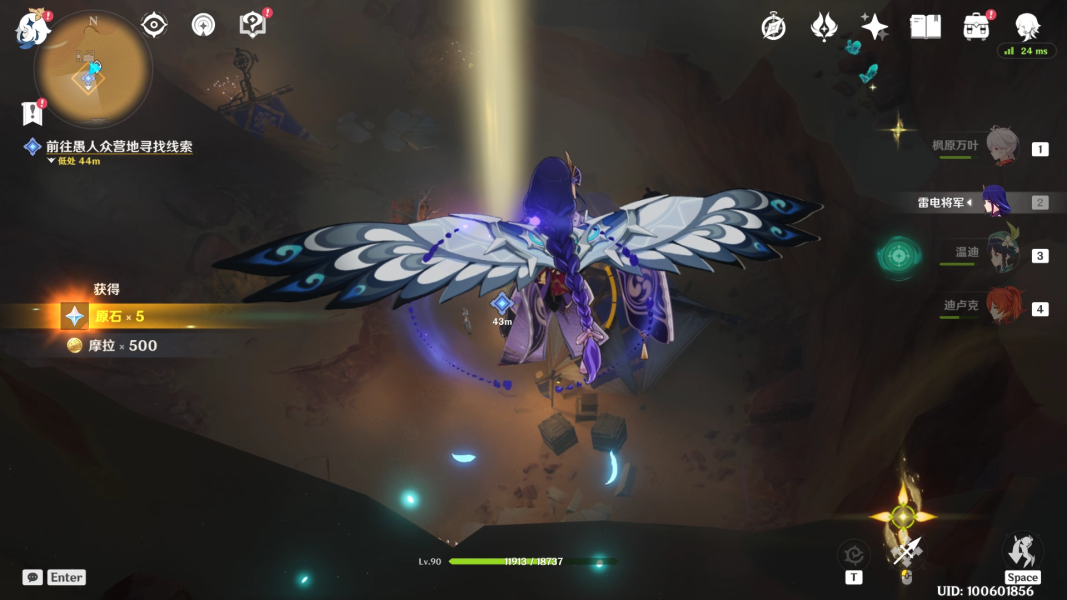Open the circular minimap
This screenshot has height=600, width=1067.
92,69
